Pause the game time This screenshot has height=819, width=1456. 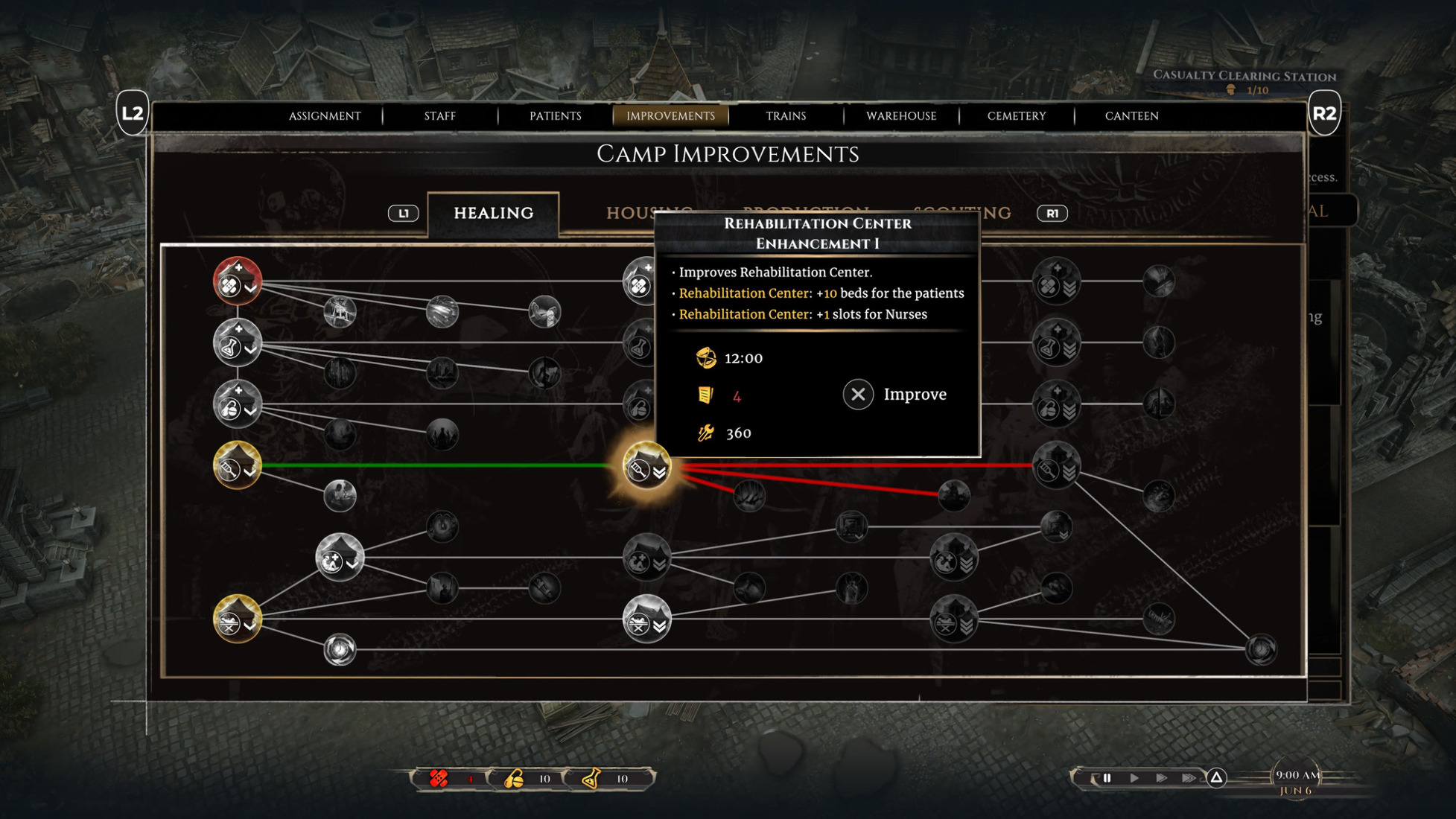click(1107, 778)
